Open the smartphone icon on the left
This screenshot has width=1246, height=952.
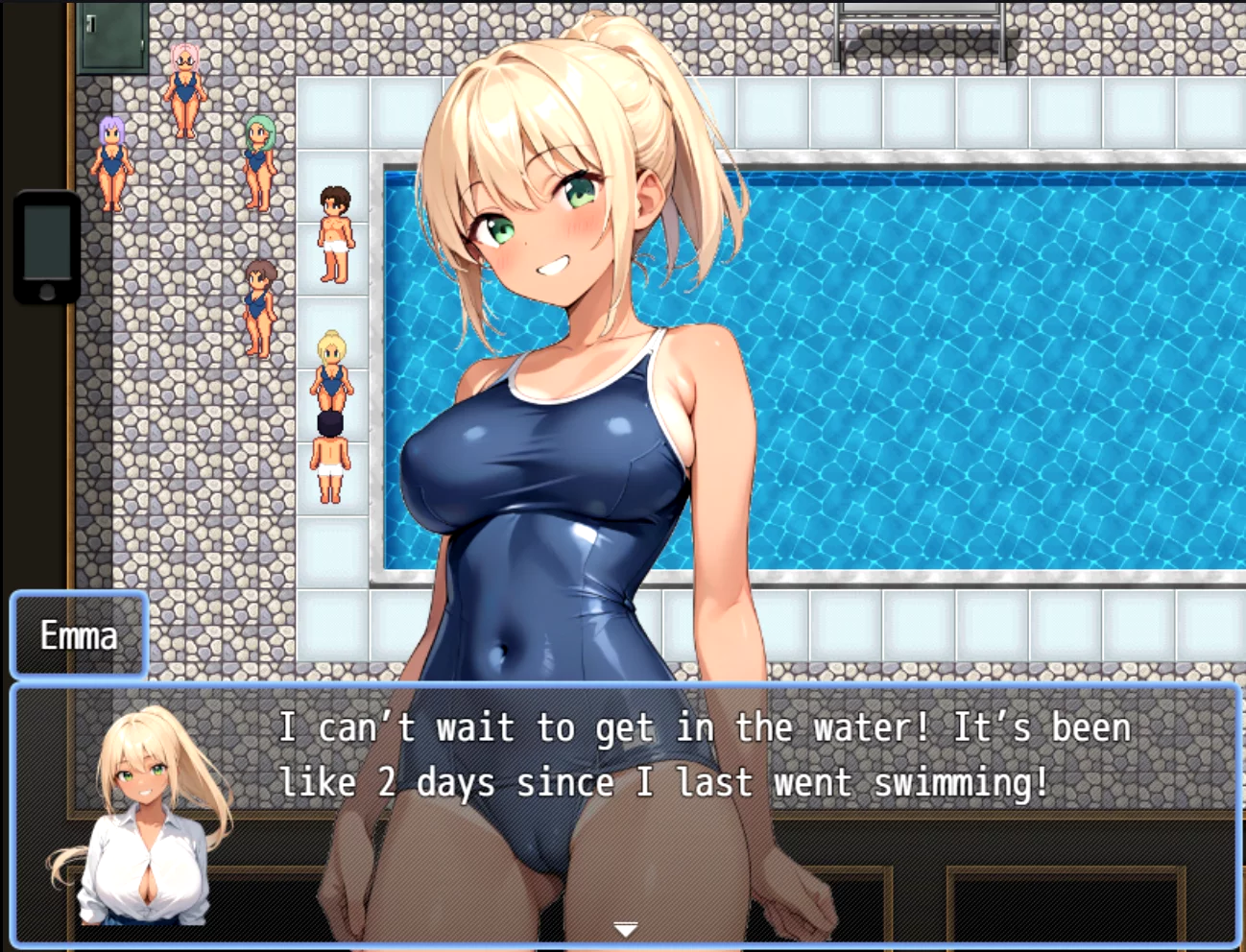pos(47,247)
